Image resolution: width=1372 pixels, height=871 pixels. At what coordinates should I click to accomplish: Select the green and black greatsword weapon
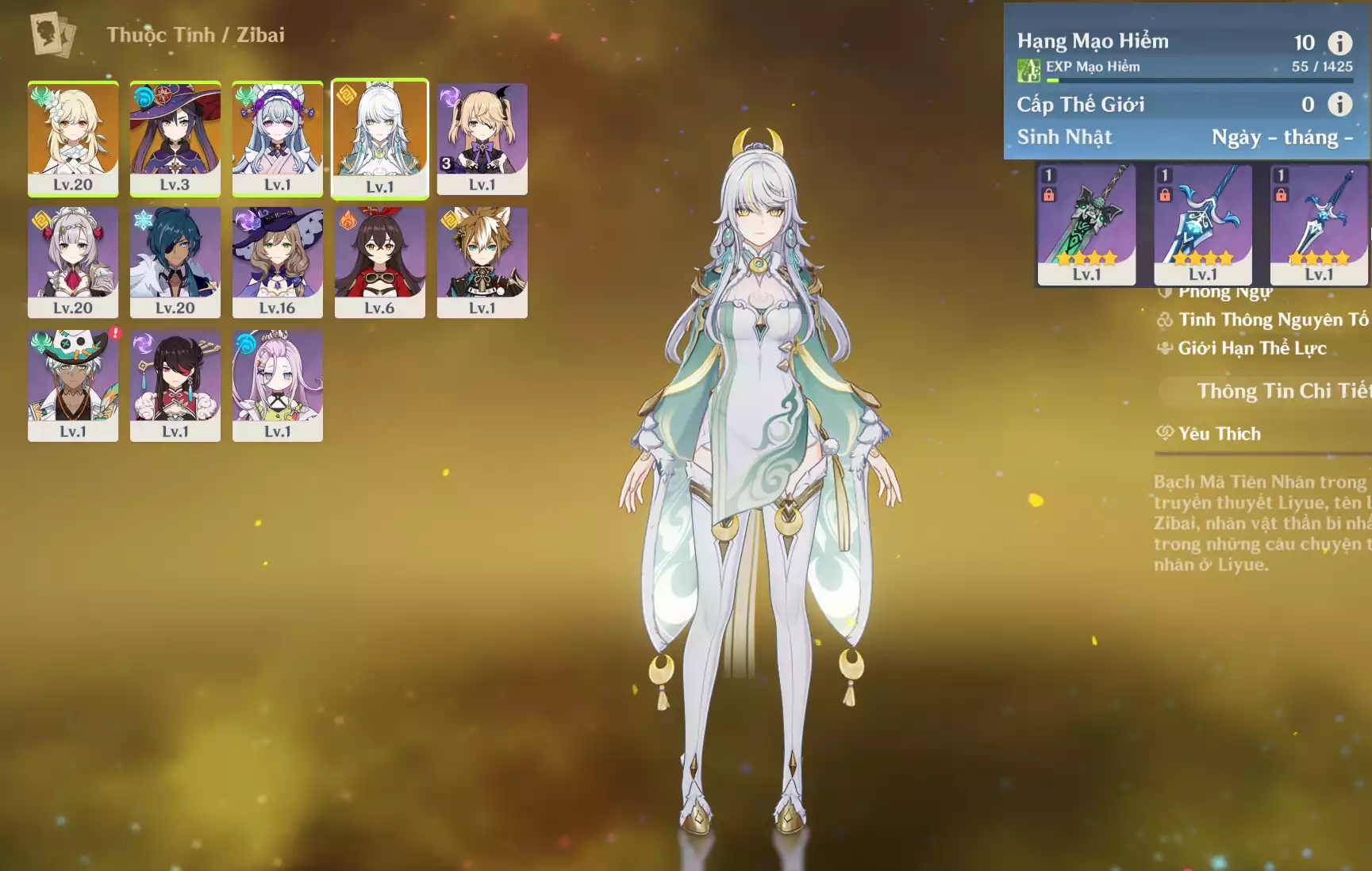(x=1086, y=223)
